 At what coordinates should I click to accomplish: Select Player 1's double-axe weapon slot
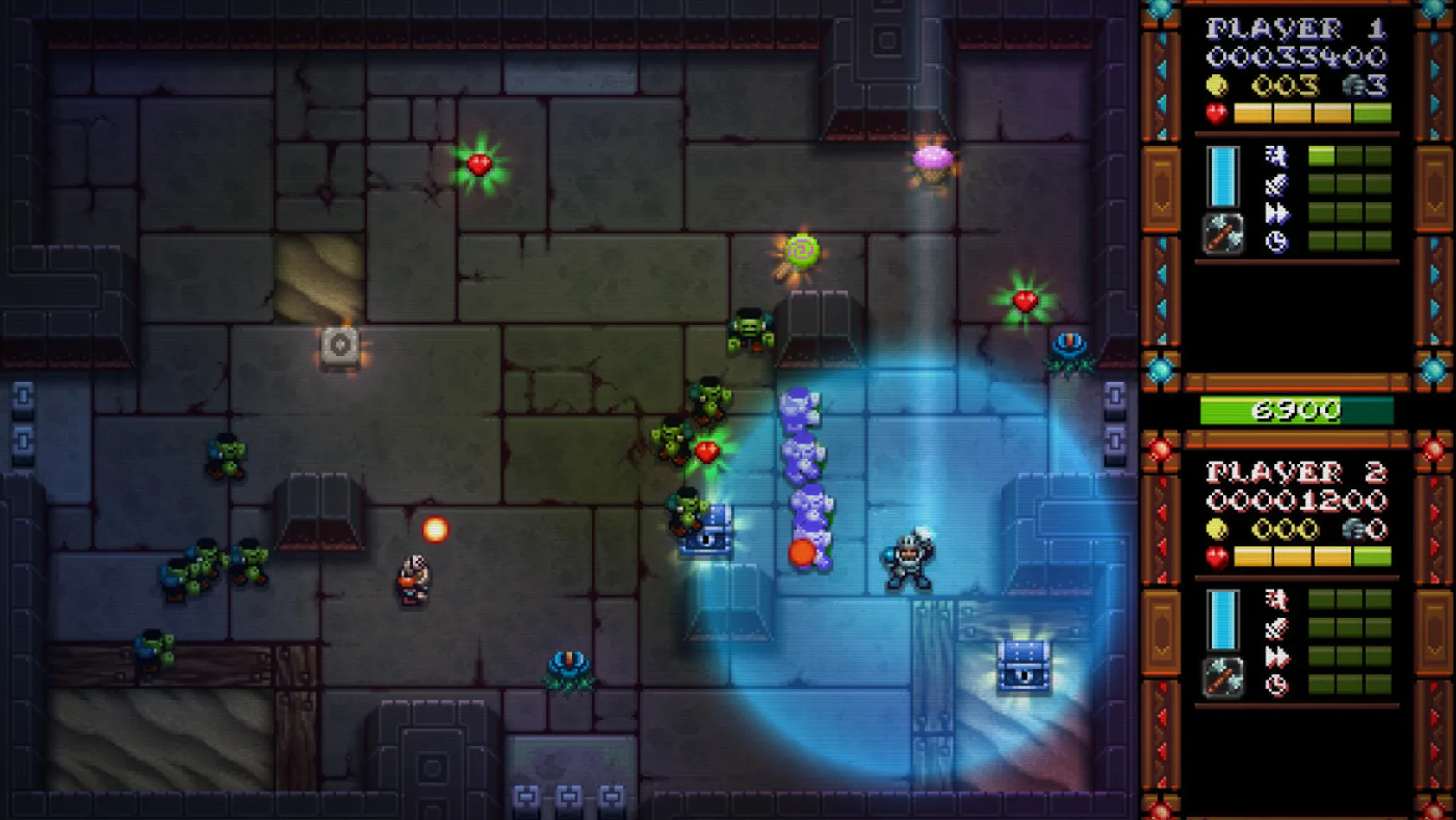click(1223, 233)
